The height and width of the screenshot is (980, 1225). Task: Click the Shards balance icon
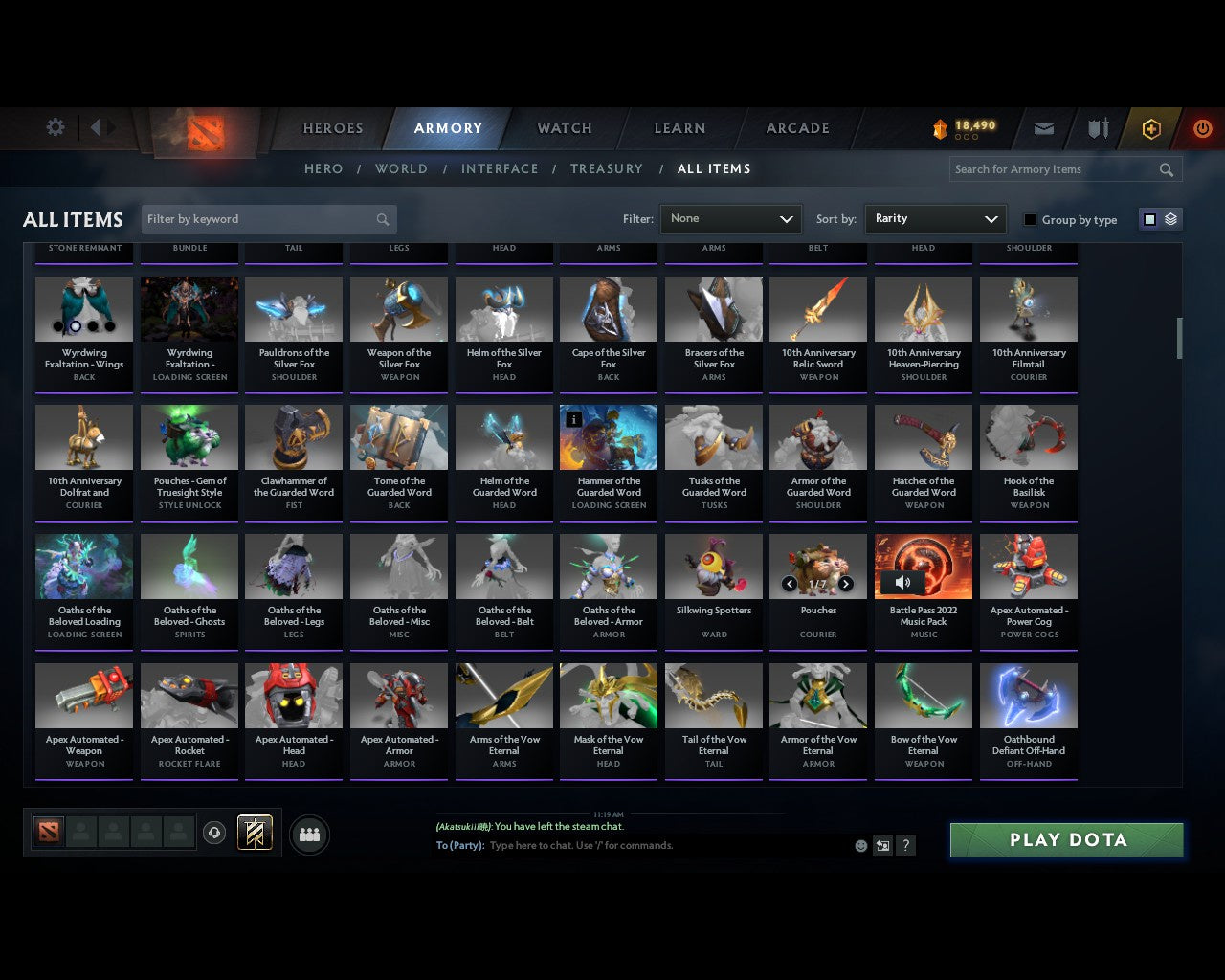[943, 125]
